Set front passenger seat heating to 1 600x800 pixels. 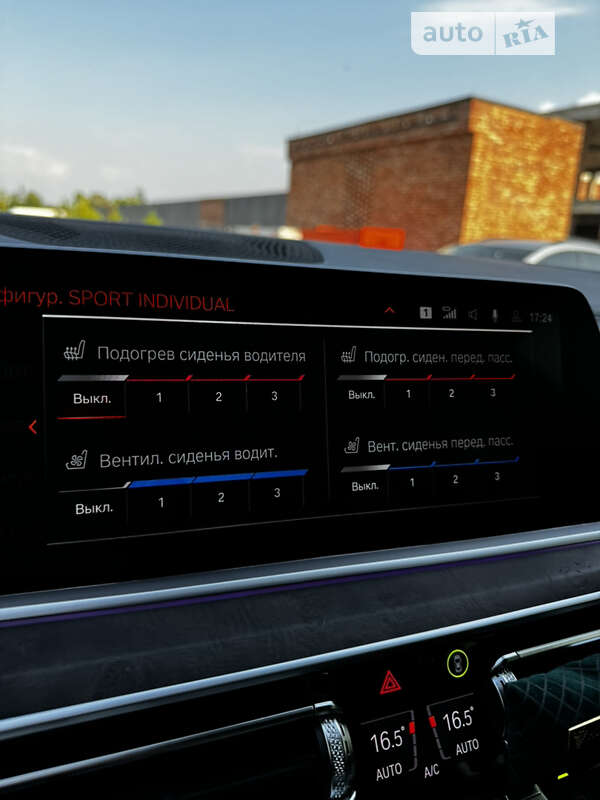pos(408,394)
